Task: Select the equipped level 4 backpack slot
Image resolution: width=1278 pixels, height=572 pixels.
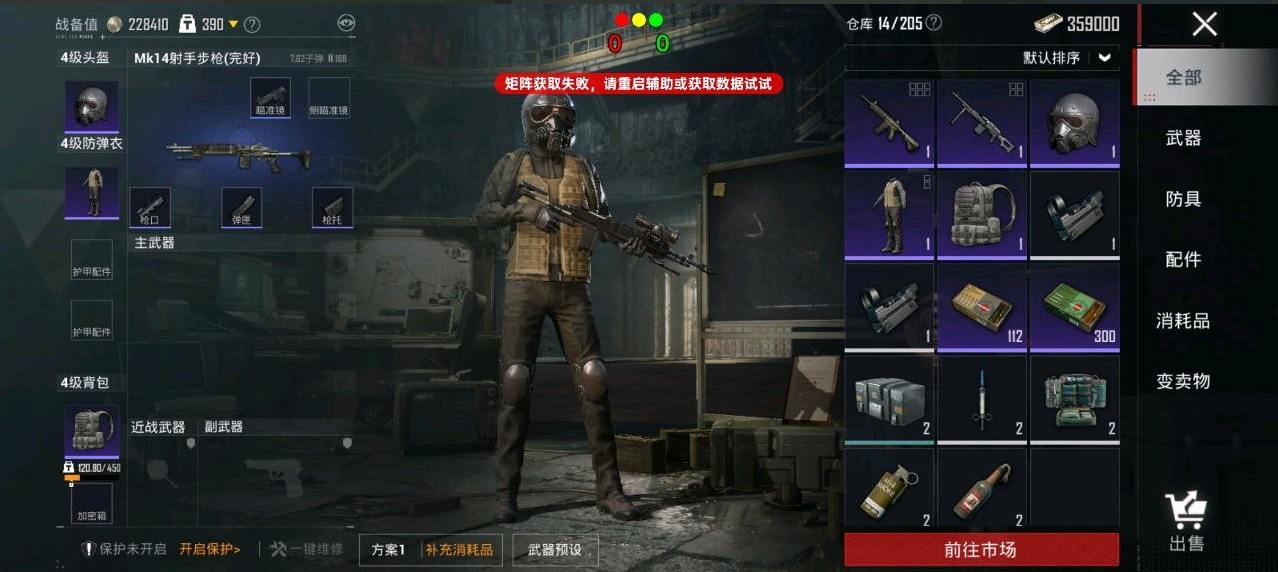Action: pyautogui.click(x=92, y=430)
